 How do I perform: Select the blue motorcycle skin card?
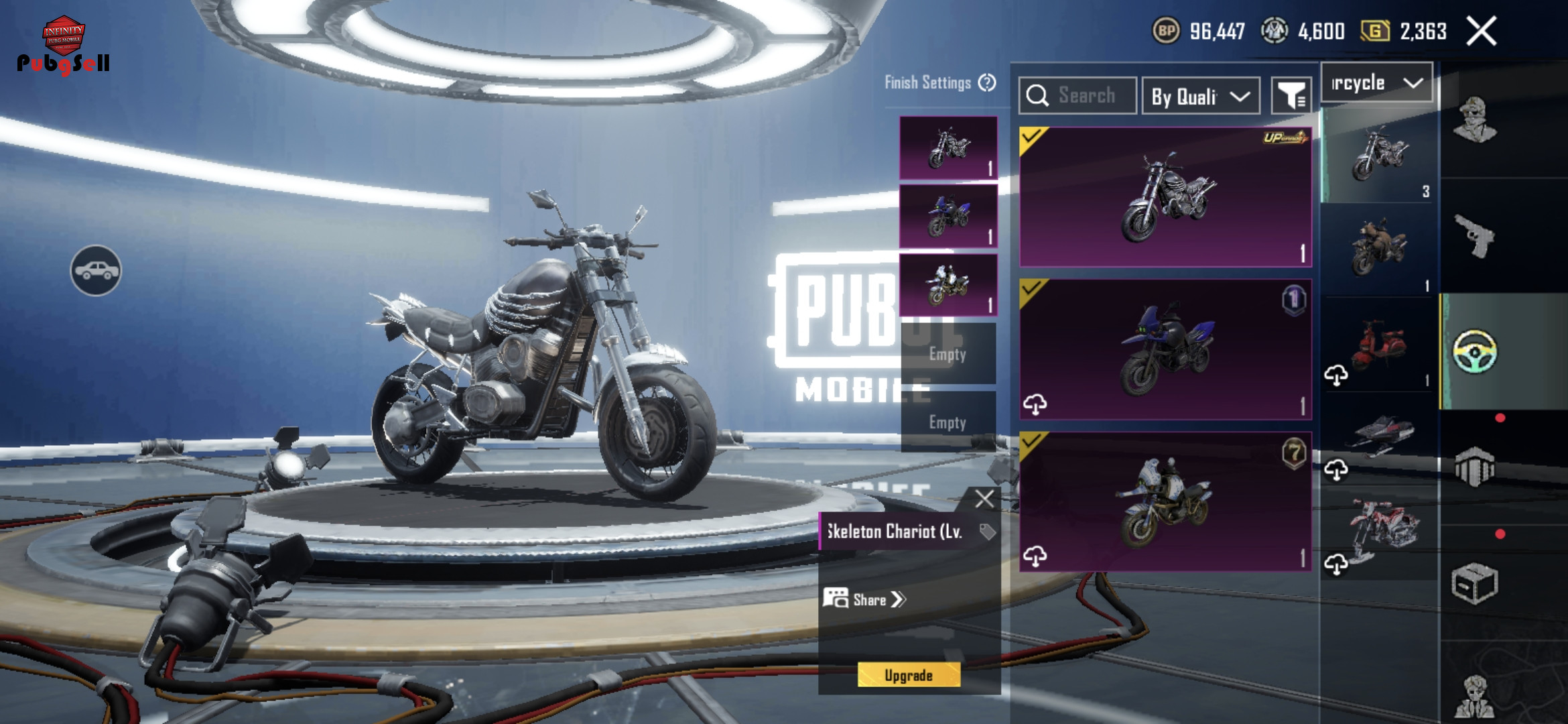tap(1165, 350)
